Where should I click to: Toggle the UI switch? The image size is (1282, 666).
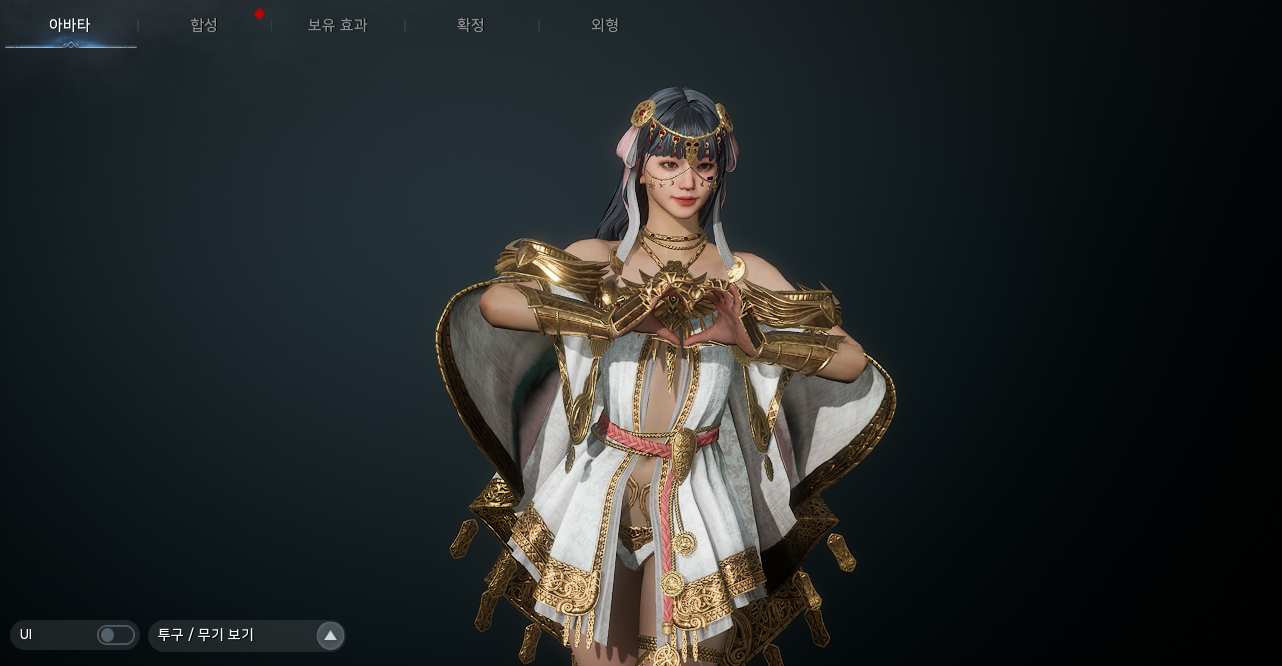coord(115,635)
